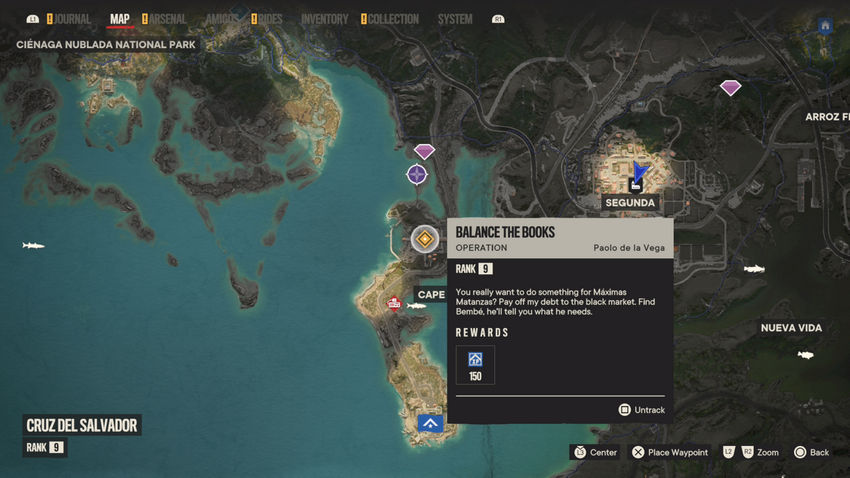Go to the Amigos tab
Screen dimensions: 850x478
(221, 19)
